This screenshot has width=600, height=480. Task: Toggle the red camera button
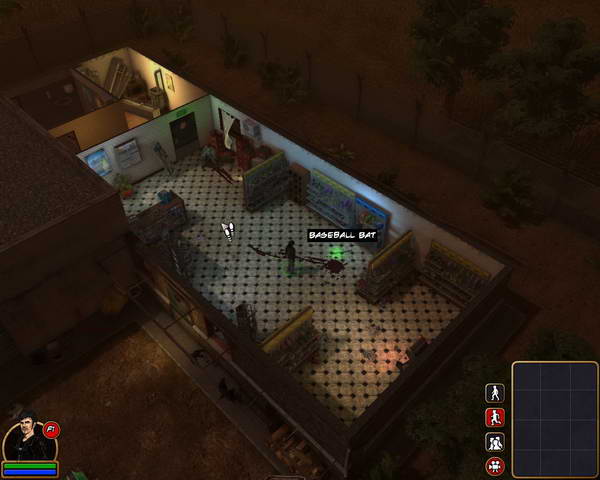click(x=494, y=466)
